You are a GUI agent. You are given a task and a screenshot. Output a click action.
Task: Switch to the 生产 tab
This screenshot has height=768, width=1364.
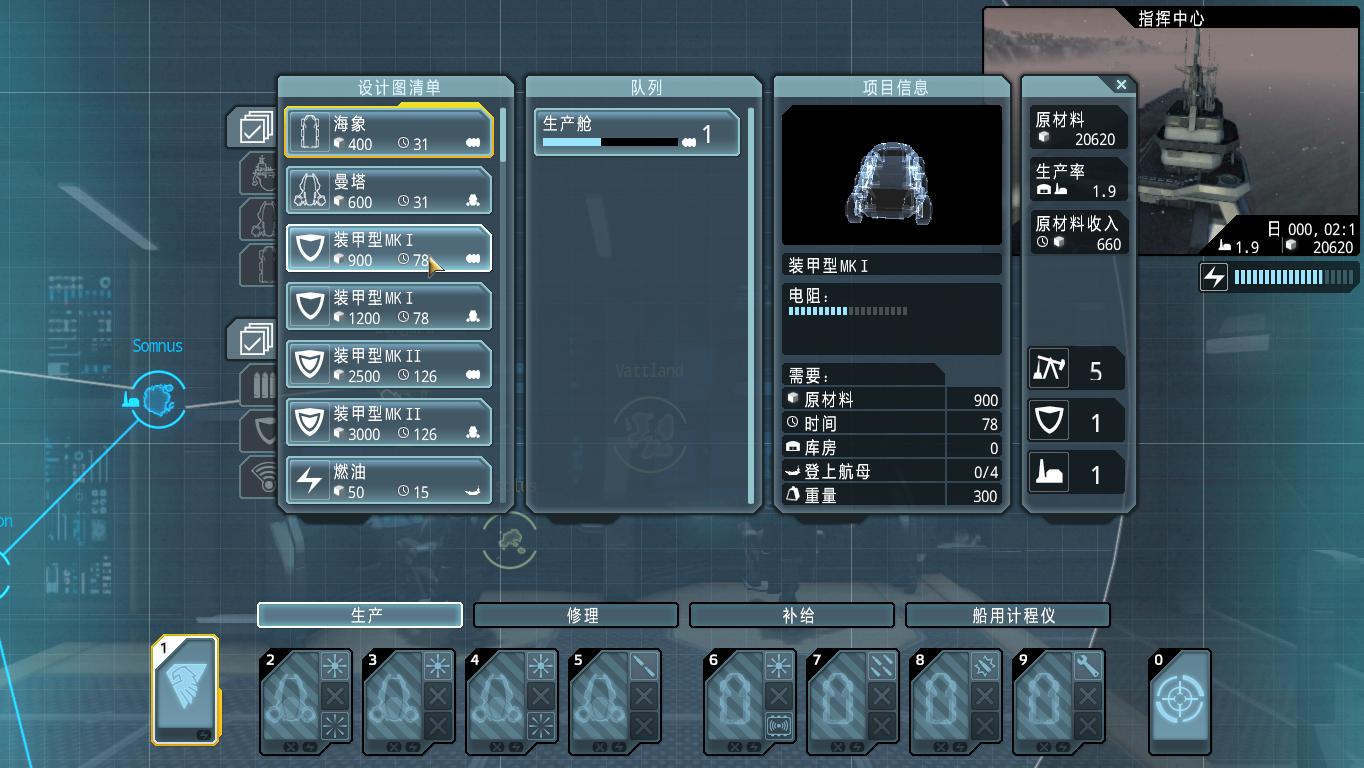point(360,615)
